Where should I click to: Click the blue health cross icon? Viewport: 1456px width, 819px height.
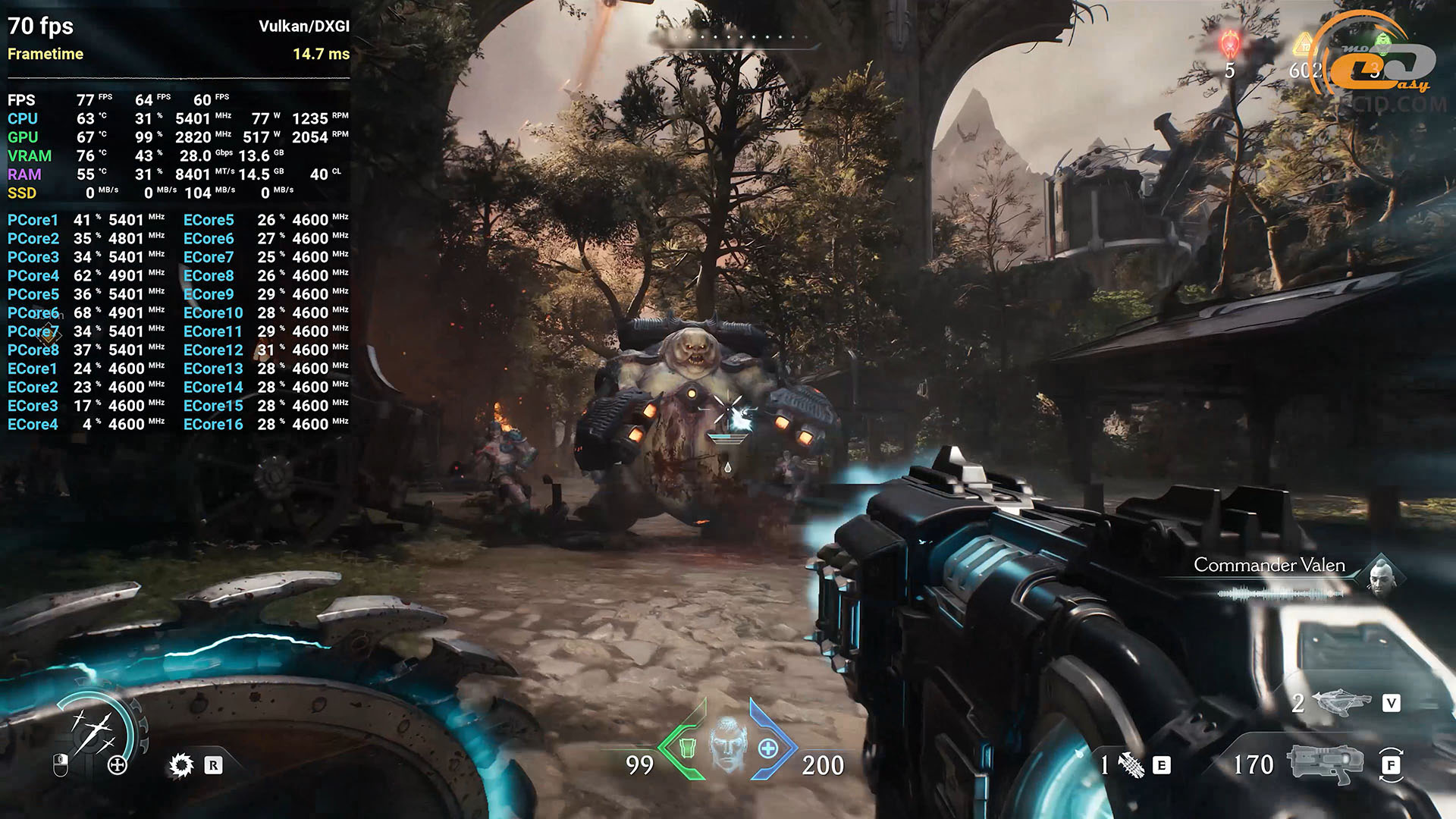[767, 748]
